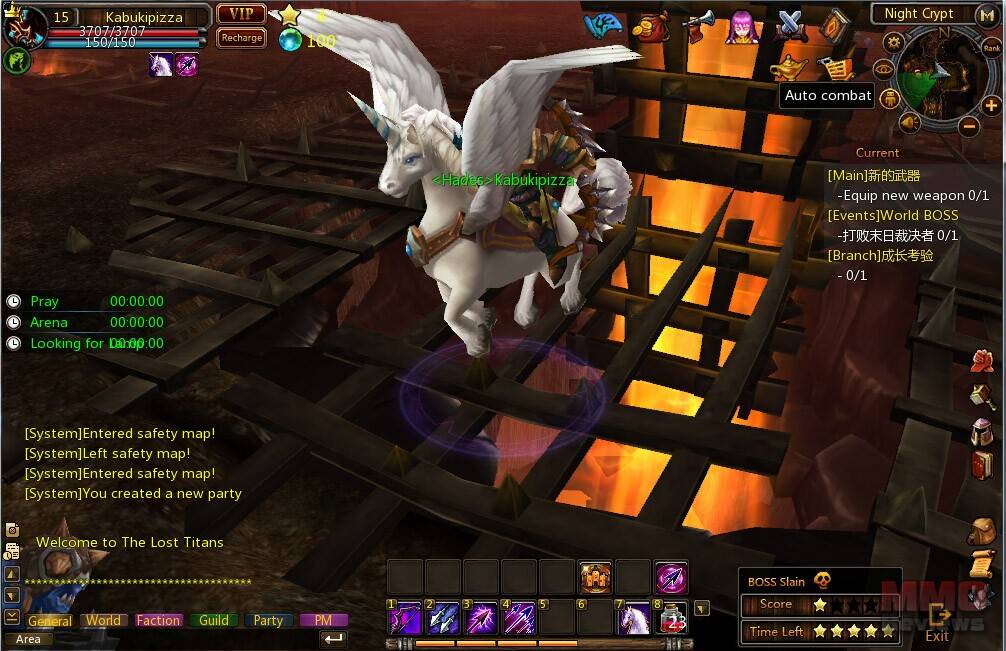Exit the Night Crypt dungeon
This screenshot has width=1006, height=651.
pos(937,621)
